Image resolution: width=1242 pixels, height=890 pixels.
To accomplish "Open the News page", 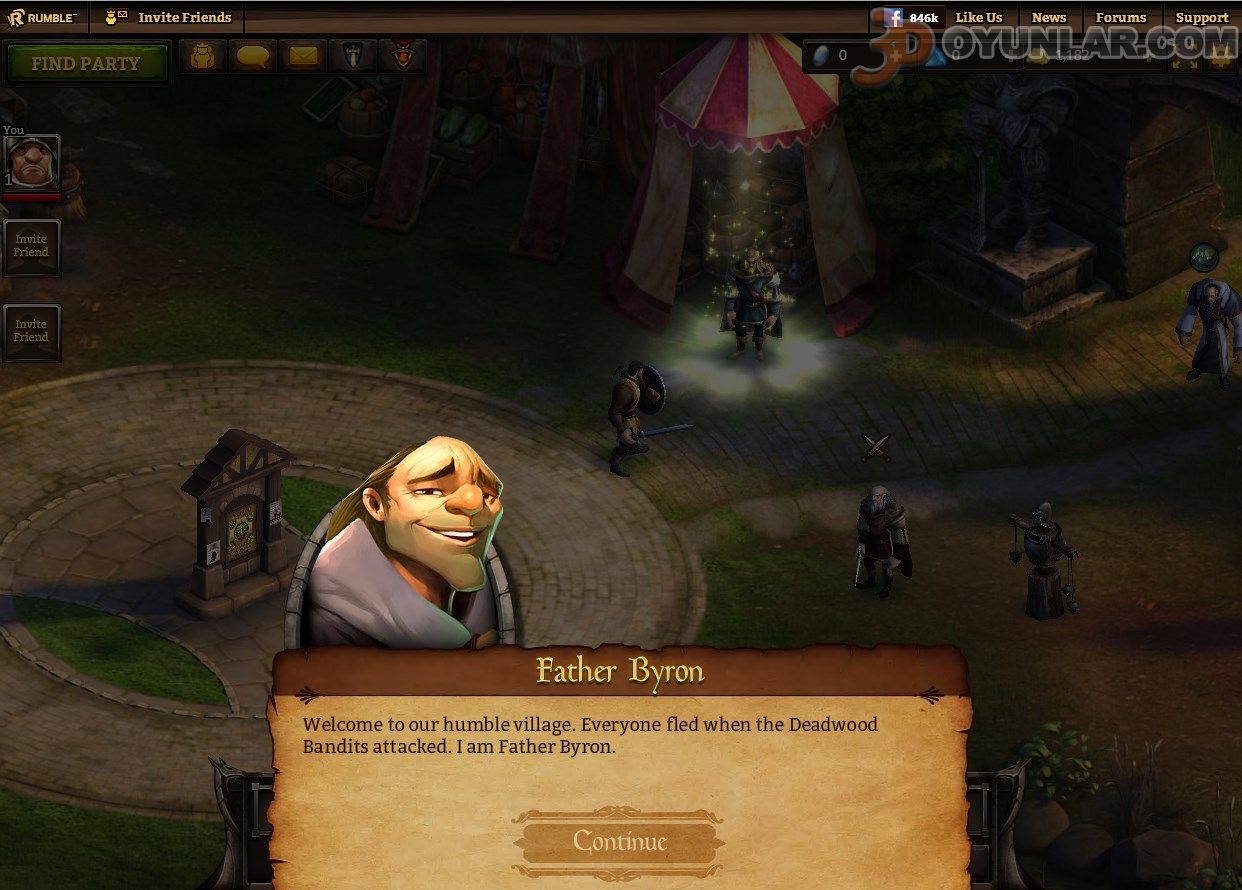I will click(1049, 17).
